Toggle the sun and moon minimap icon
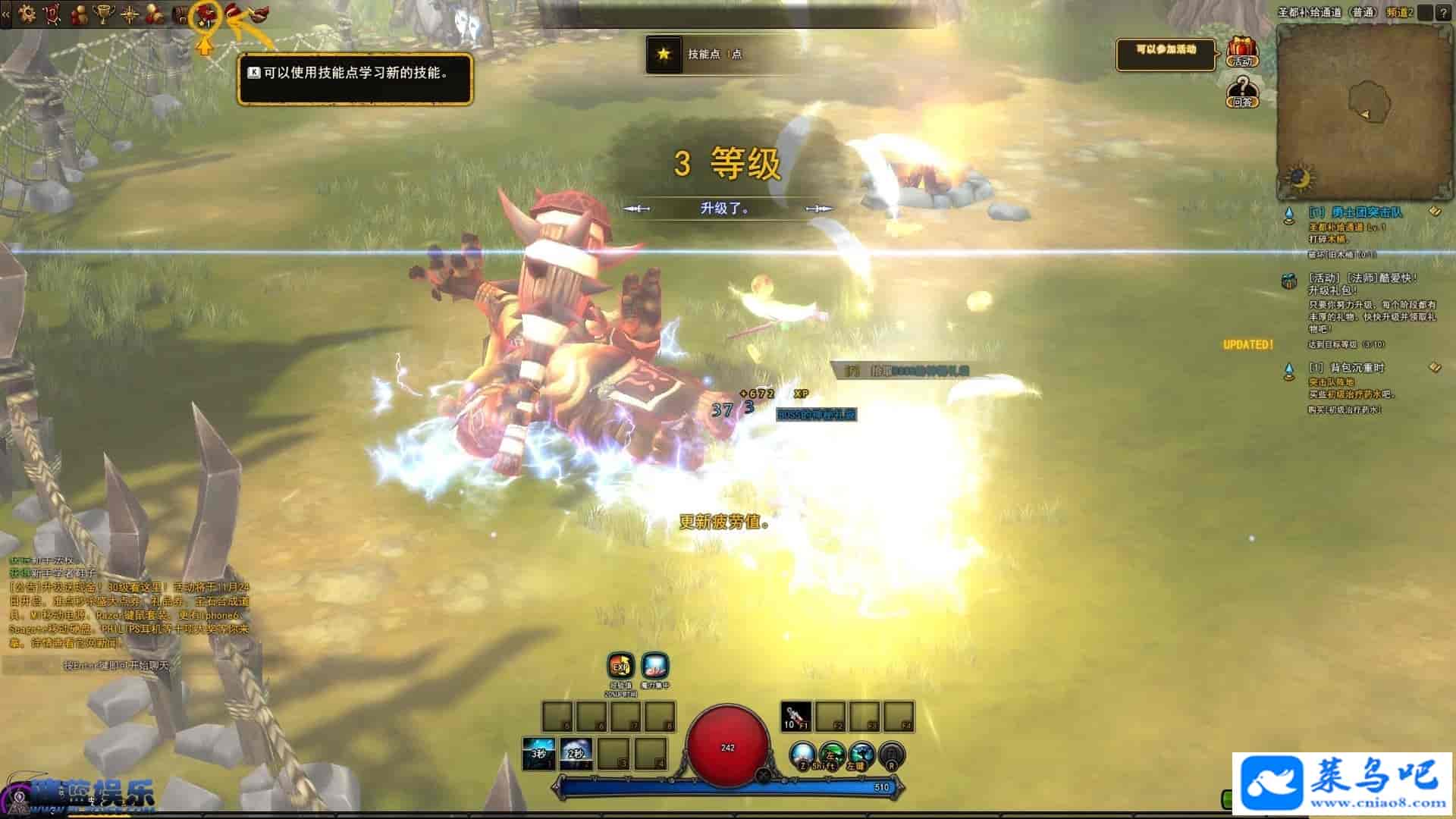 [x=1300, y=179]
